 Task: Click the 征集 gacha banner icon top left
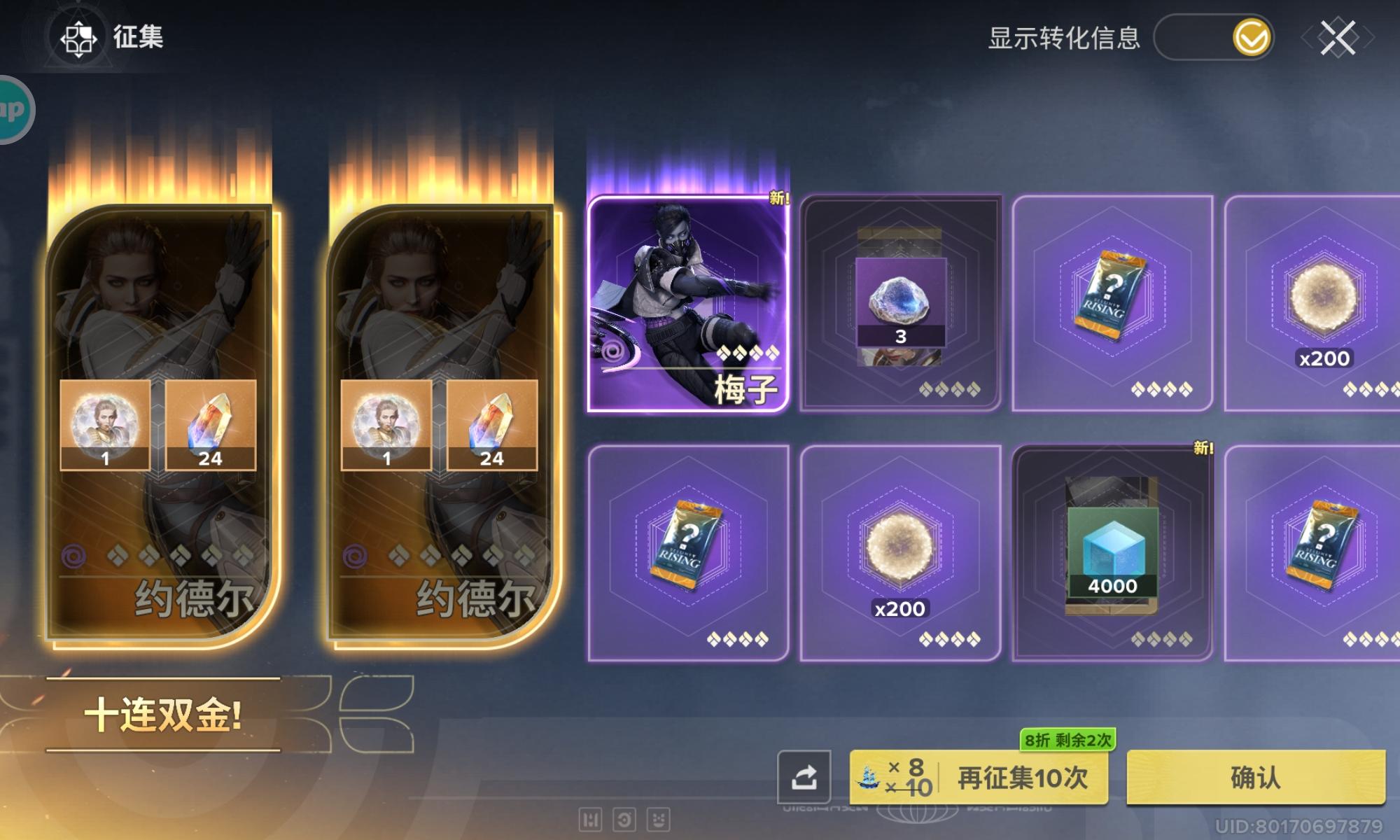[79, 40]
